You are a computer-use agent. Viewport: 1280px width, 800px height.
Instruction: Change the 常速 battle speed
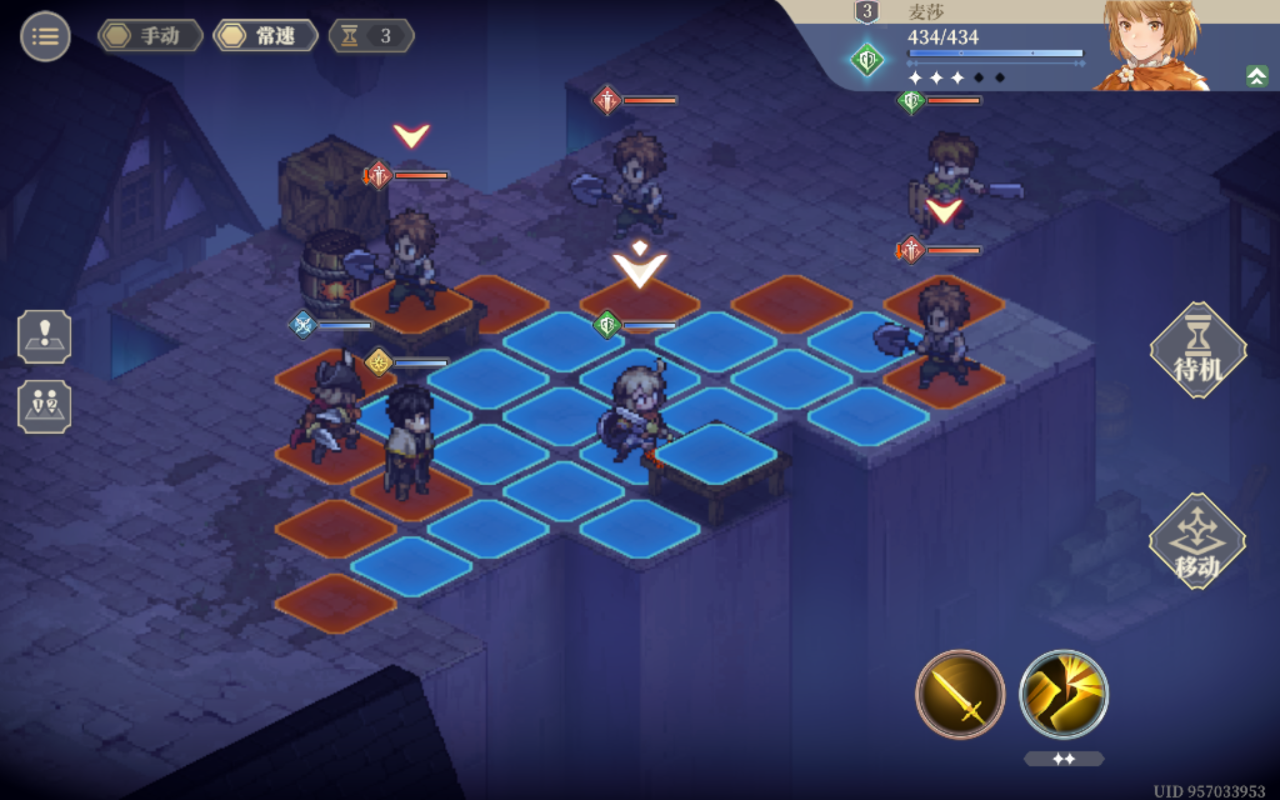[266, 37]
